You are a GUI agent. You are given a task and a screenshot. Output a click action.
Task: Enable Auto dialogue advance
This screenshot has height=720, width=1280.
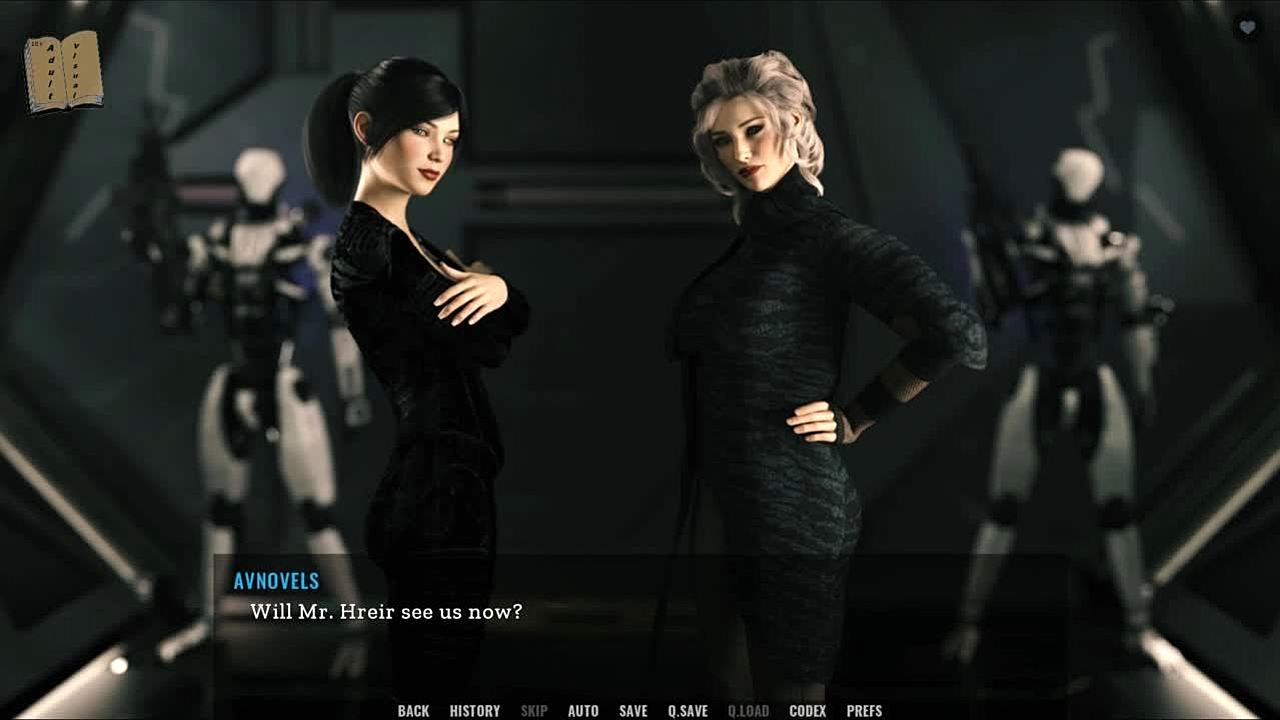(583, 711)
